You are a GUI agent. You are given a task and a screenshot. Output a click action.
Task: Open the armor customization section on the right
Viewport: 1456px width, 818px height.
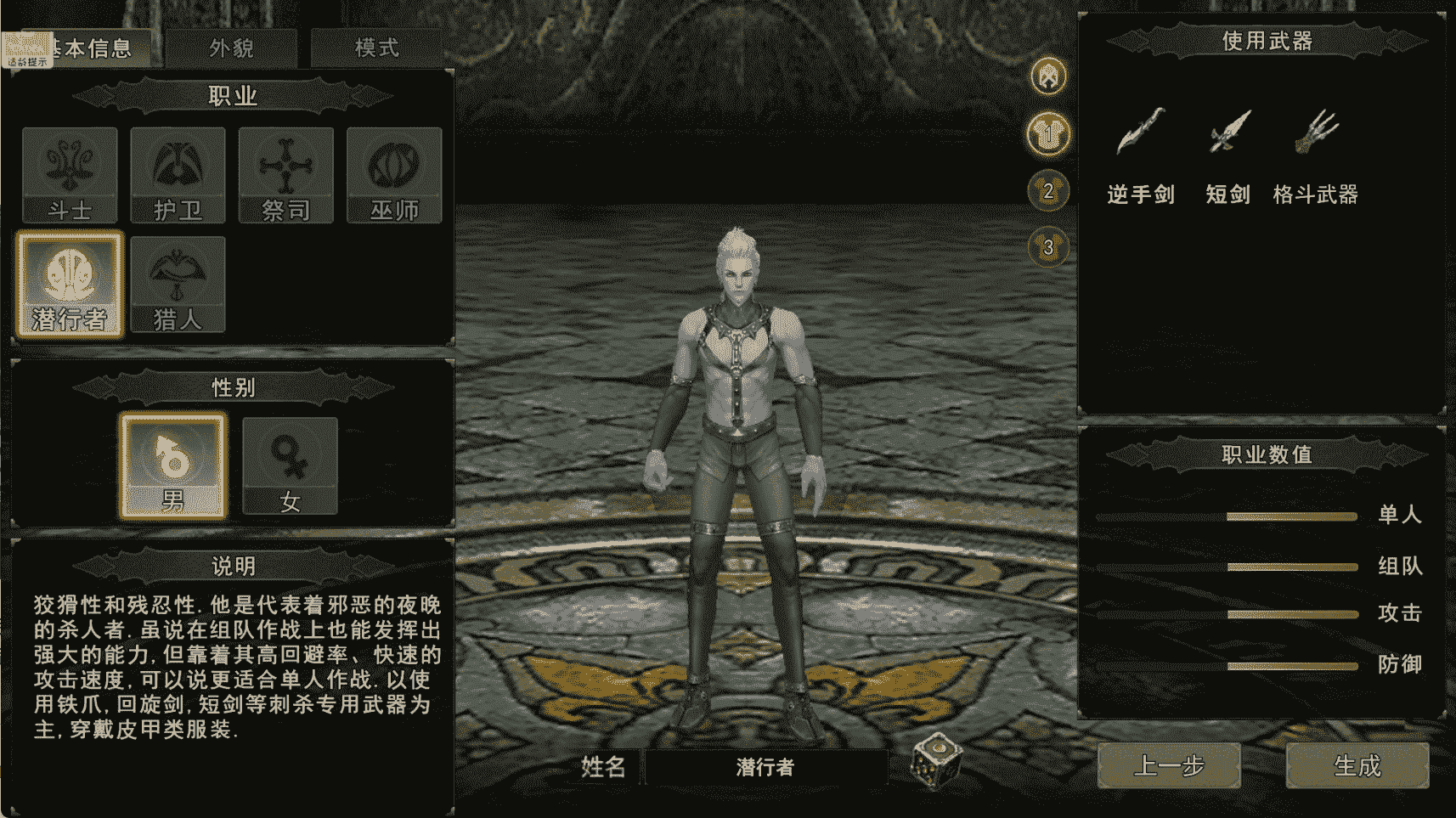click(x=1047, y=134)
